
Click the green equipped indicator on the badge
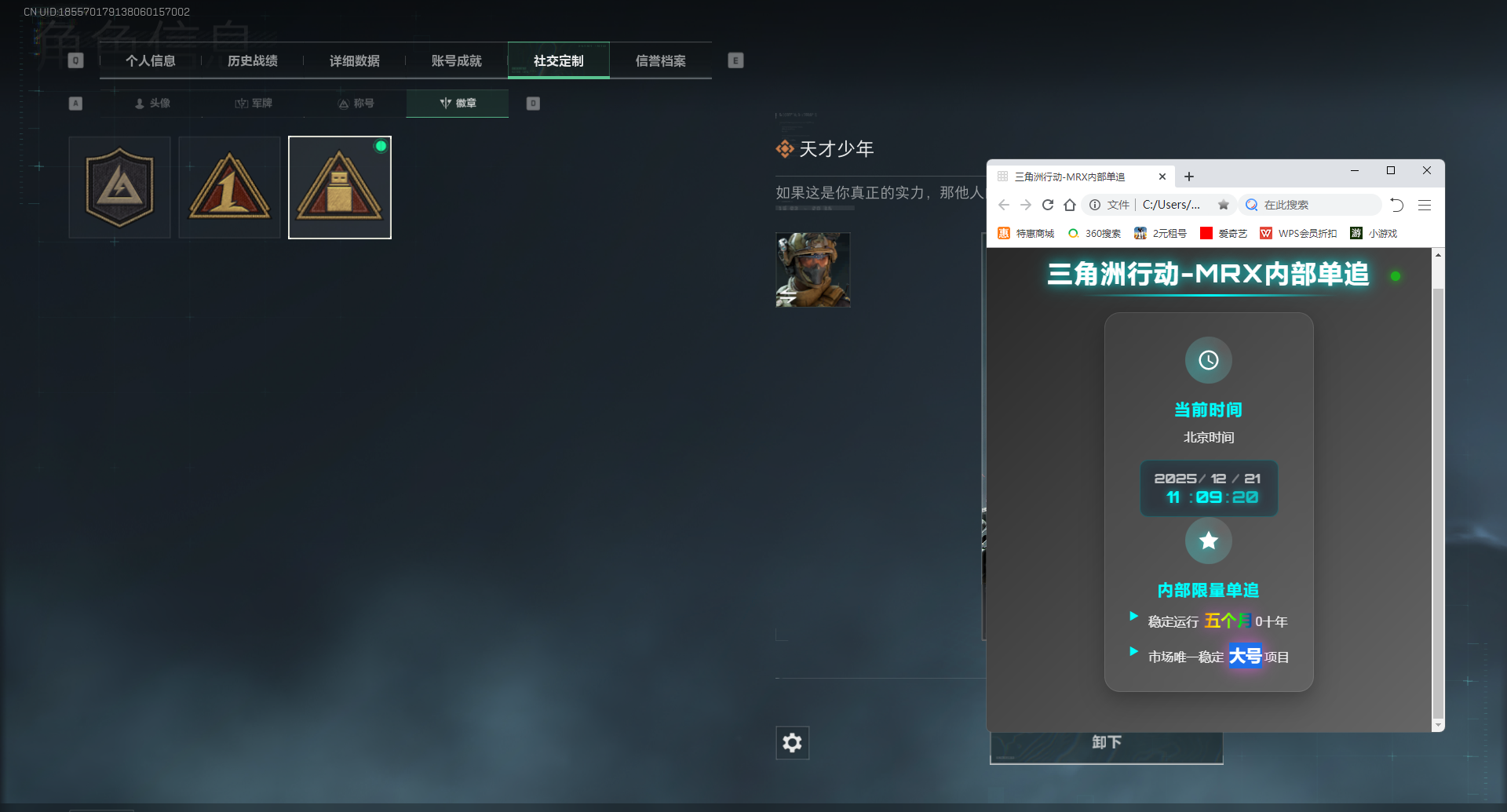pos(381,146)
